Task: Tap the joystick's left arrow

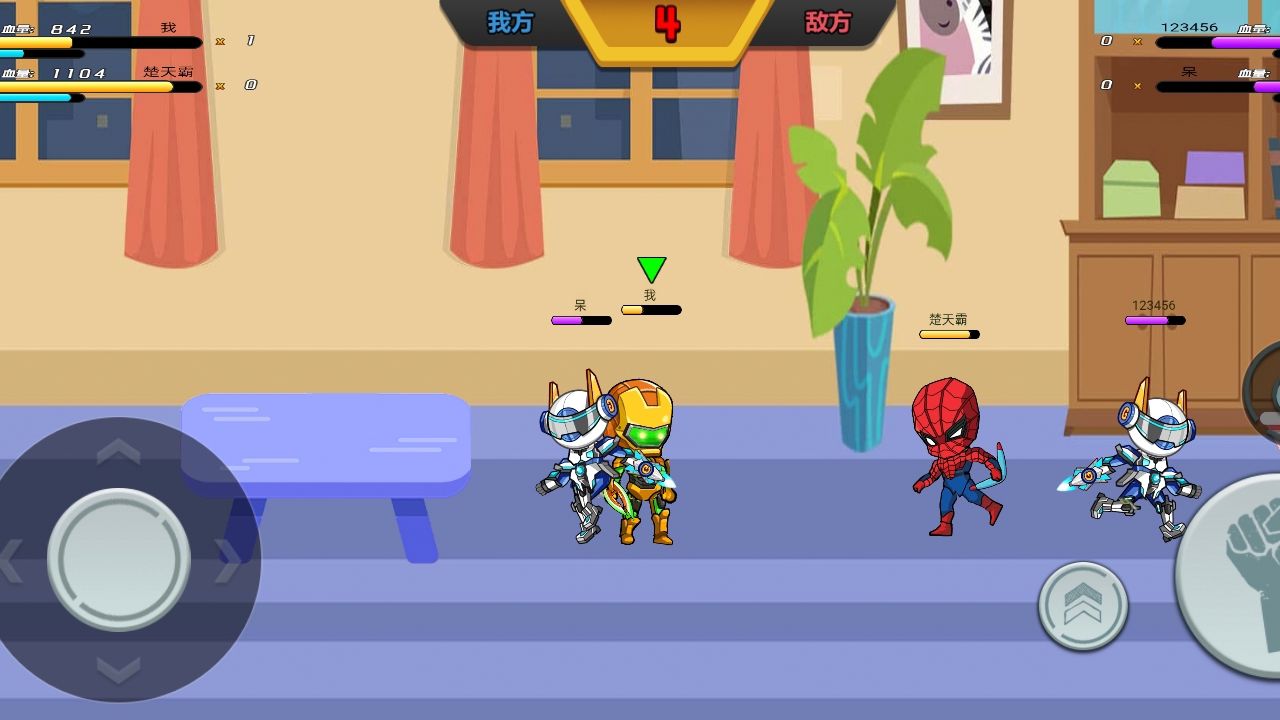Action: click(10, 562)
